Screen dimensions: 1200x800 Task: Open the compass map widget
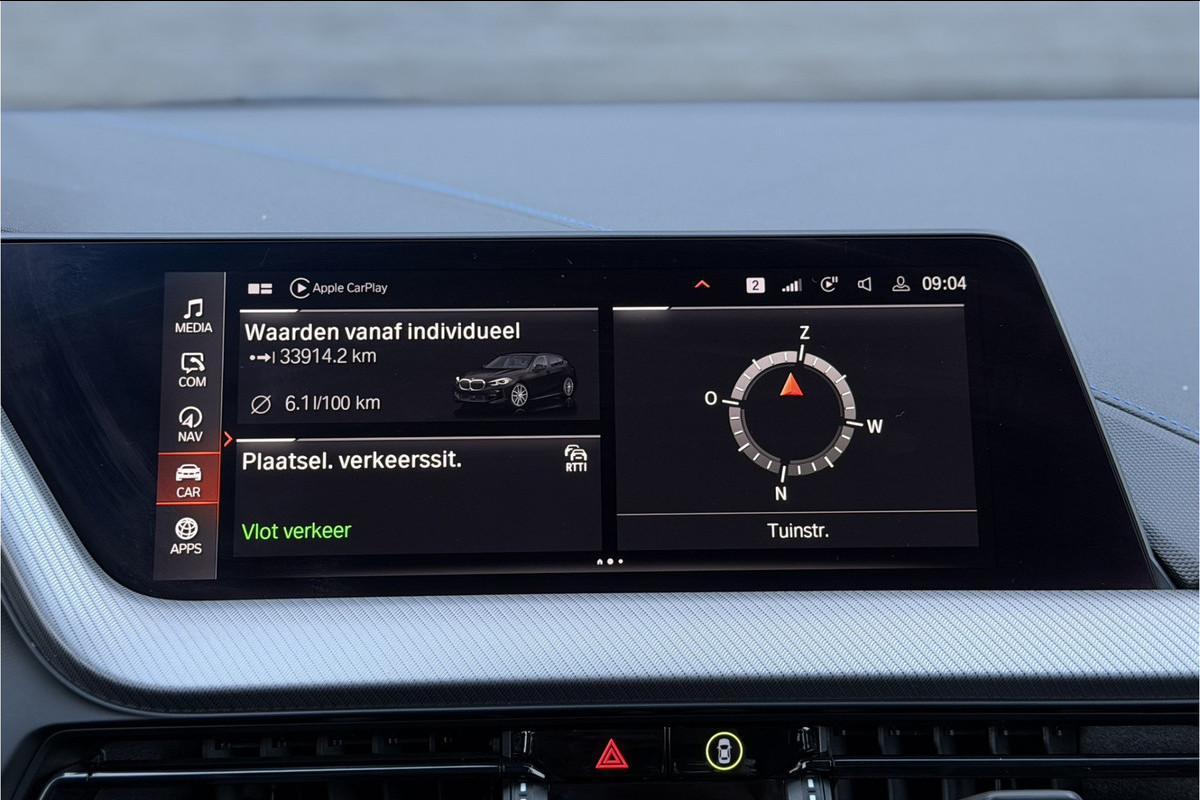[794, 410]
